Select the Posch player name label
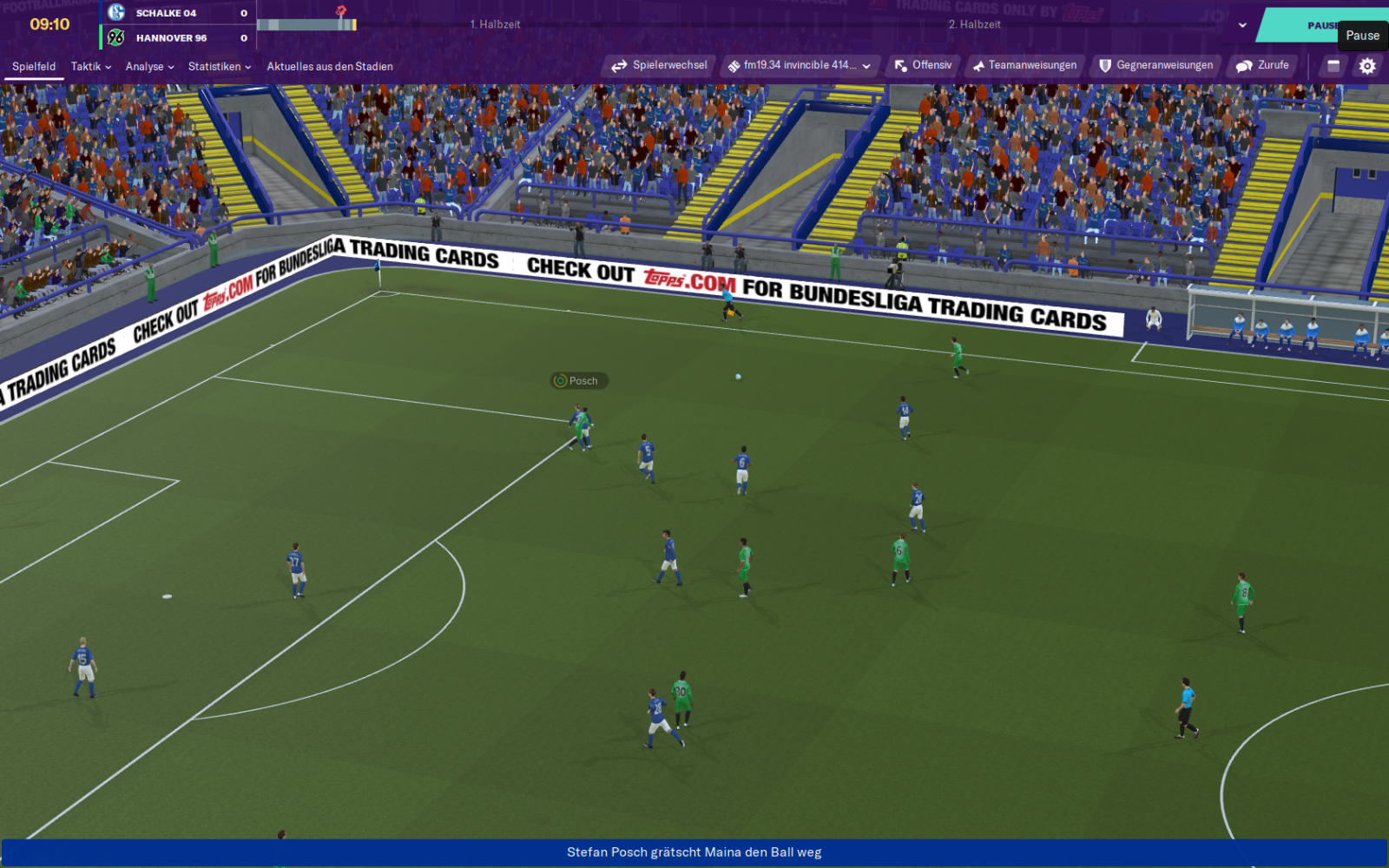 579,381
